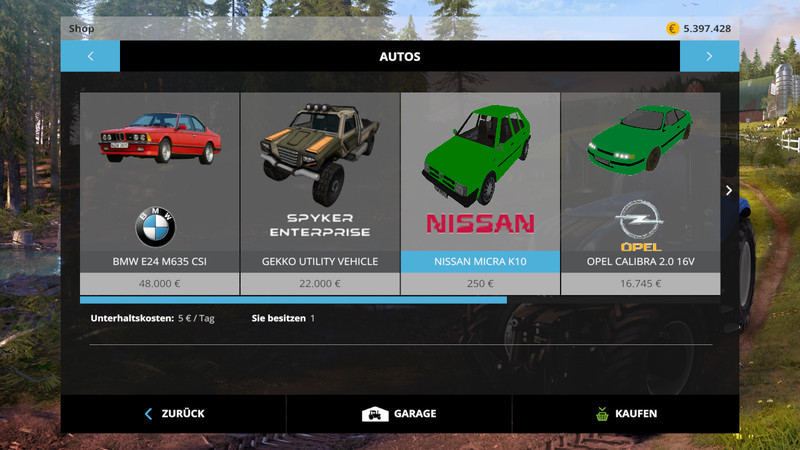Go to the previous shop category
Image resolution: width=800 pixels, height=450 pixels.
click(x=90, y=56)
